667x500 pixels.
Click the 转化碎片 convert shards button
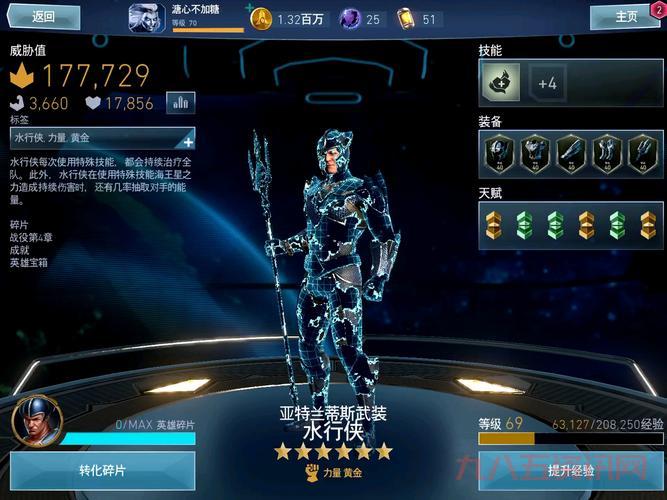pyautogui.click(x=103, y=471)
